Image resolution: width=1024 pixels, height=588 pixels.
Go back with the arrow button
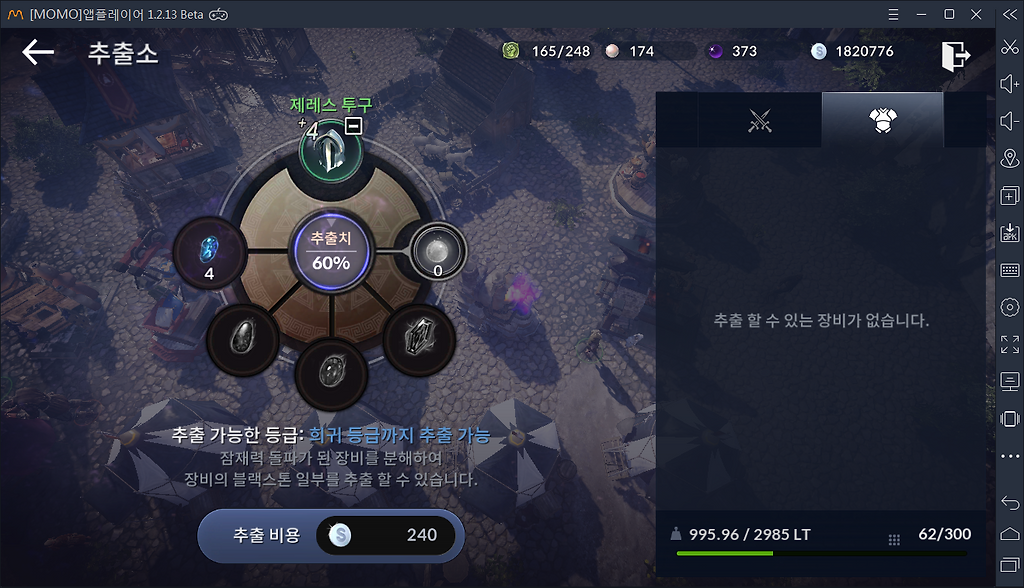pyautogui.click(x=38, y=52)
